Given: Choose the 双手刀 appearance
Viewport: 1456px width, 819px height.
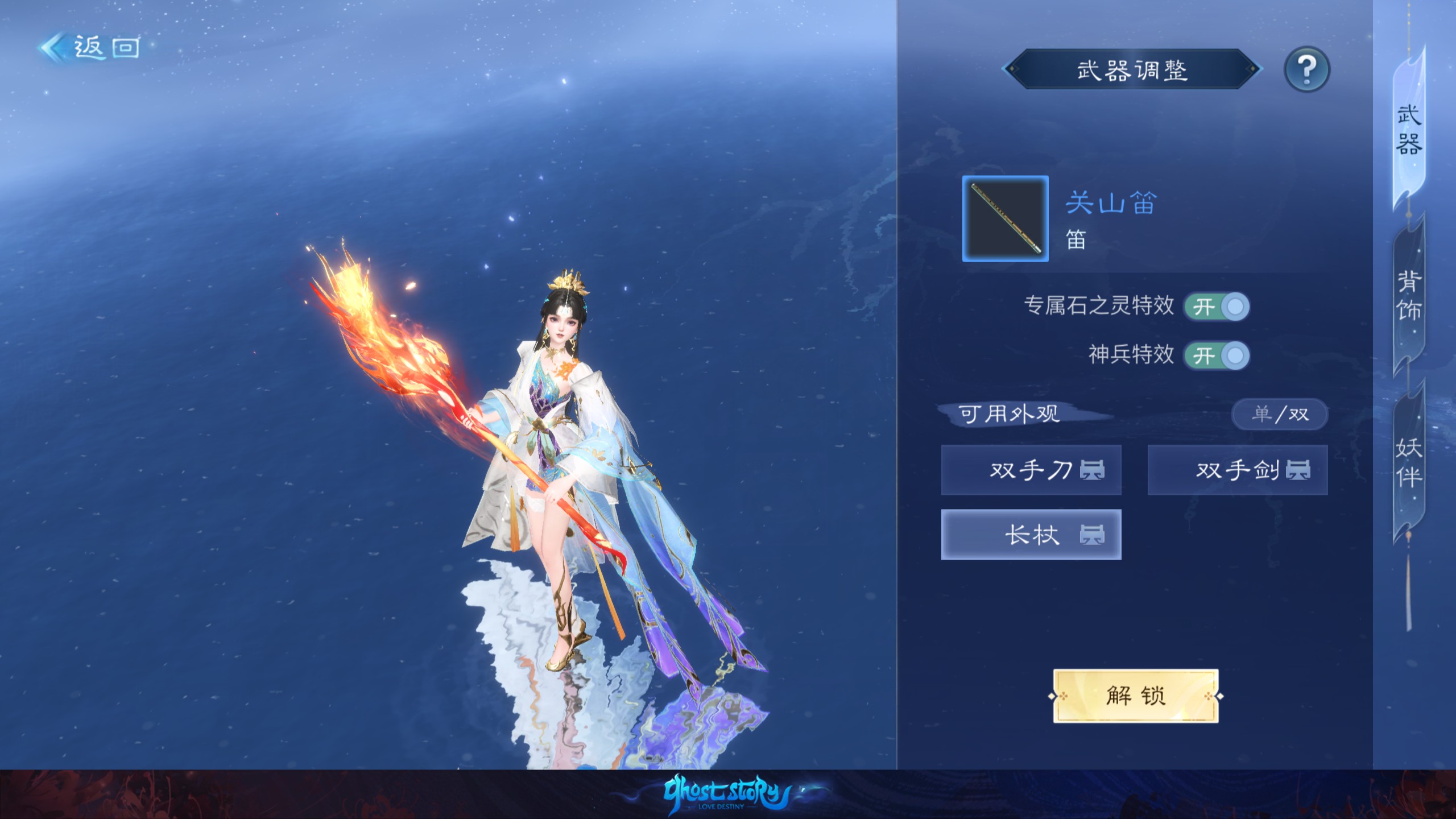Looking at the screenshot, I should [1031, 470].
